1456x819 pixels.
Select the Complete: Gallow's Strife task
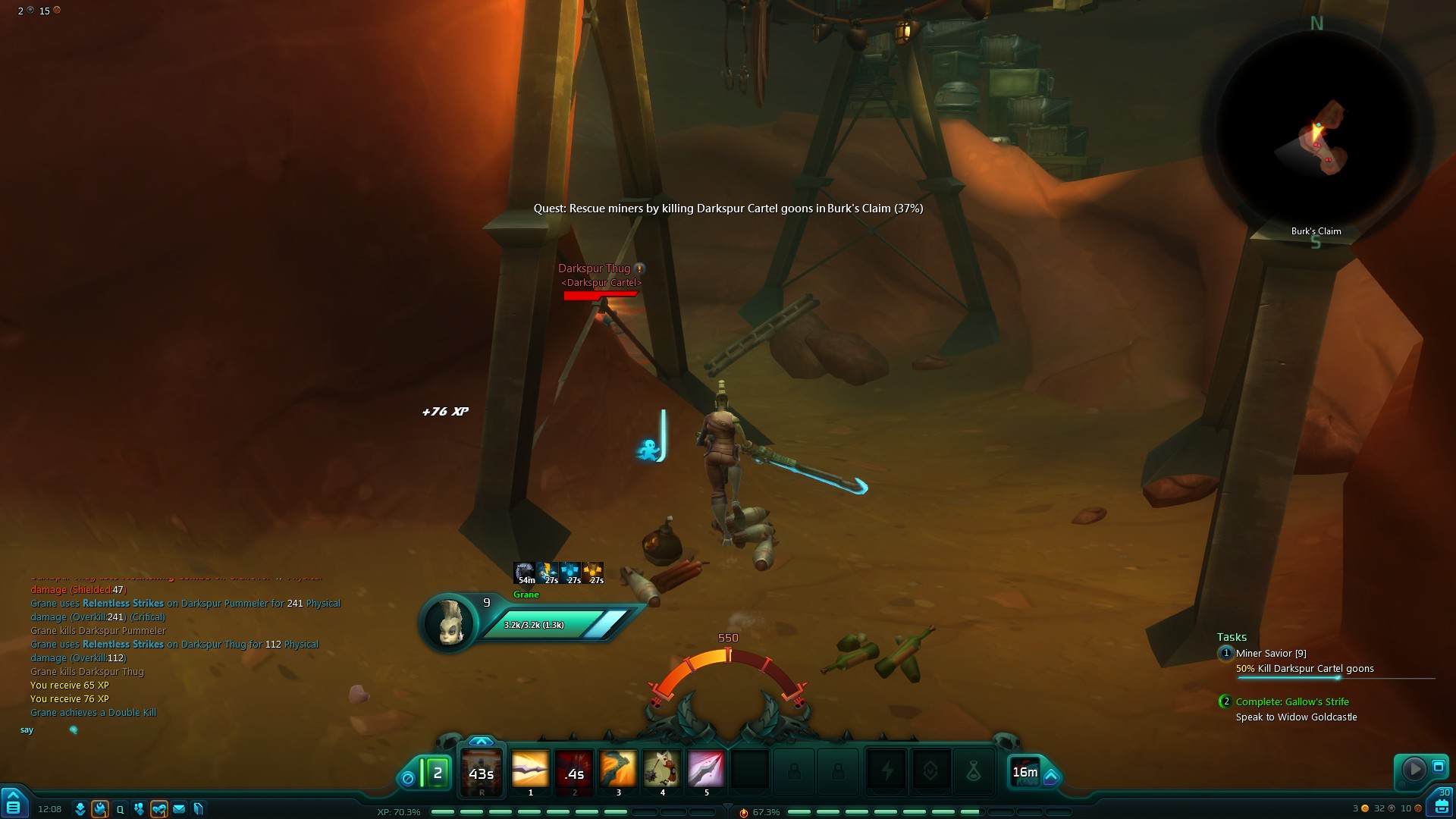point(1292,701)
